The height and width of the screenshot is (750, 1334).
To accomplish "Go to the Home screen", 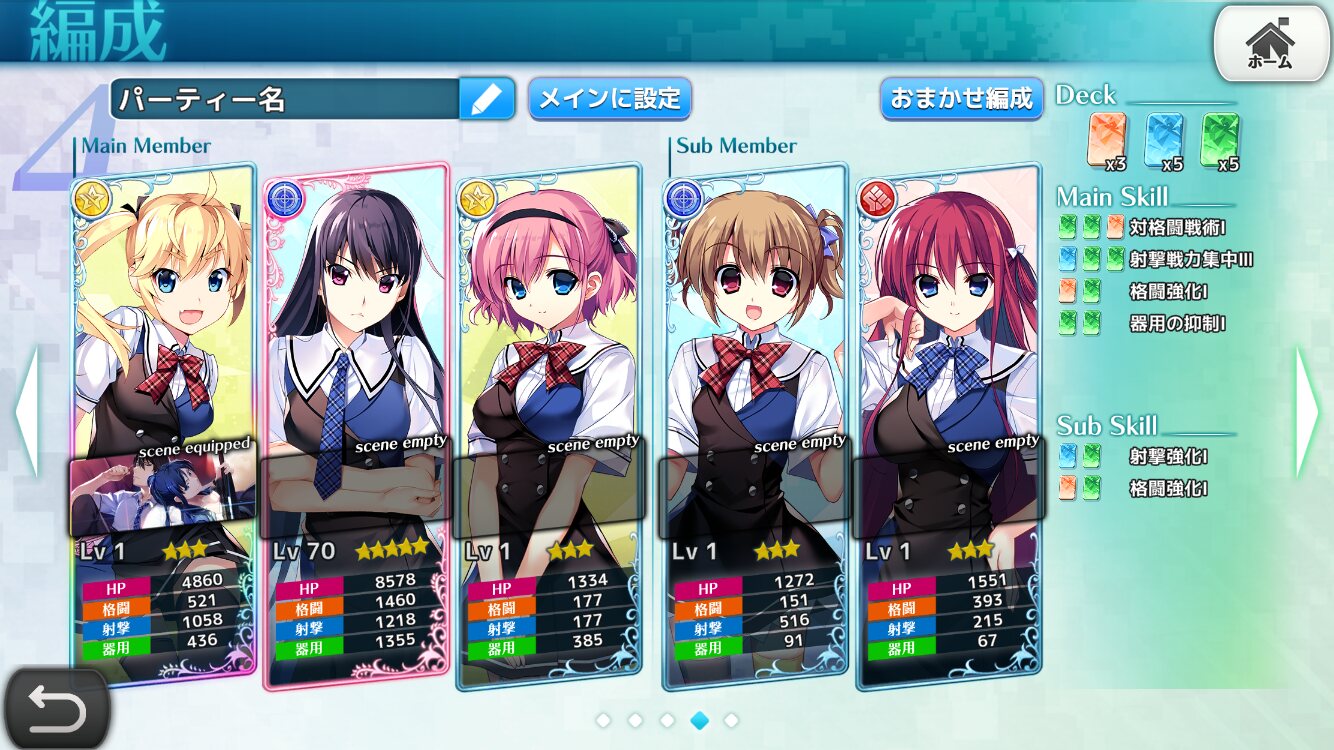I will [x=1270, y=43].
